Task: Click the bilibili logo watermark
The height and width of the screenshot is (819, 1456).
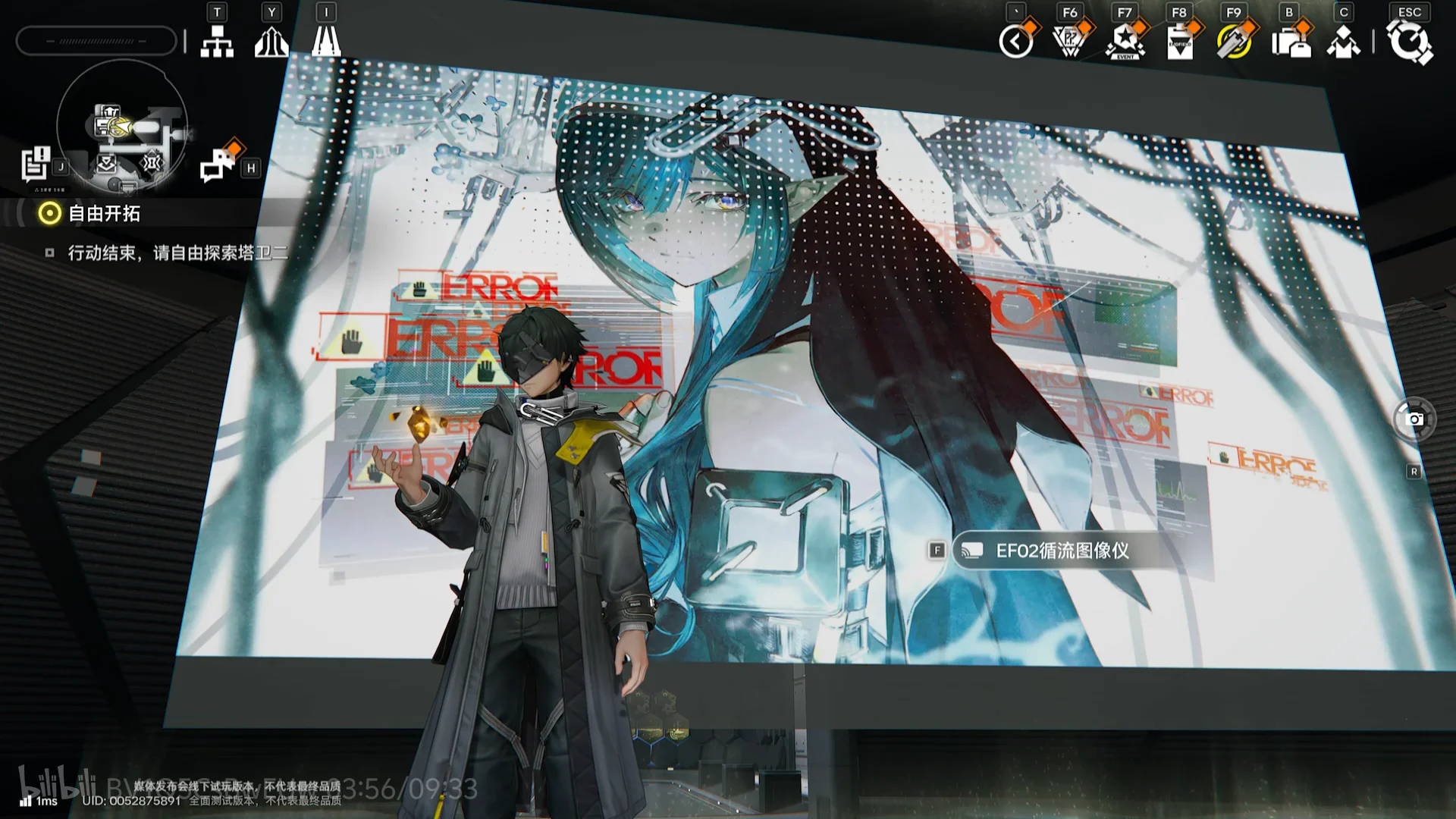Action: [58, 784]
